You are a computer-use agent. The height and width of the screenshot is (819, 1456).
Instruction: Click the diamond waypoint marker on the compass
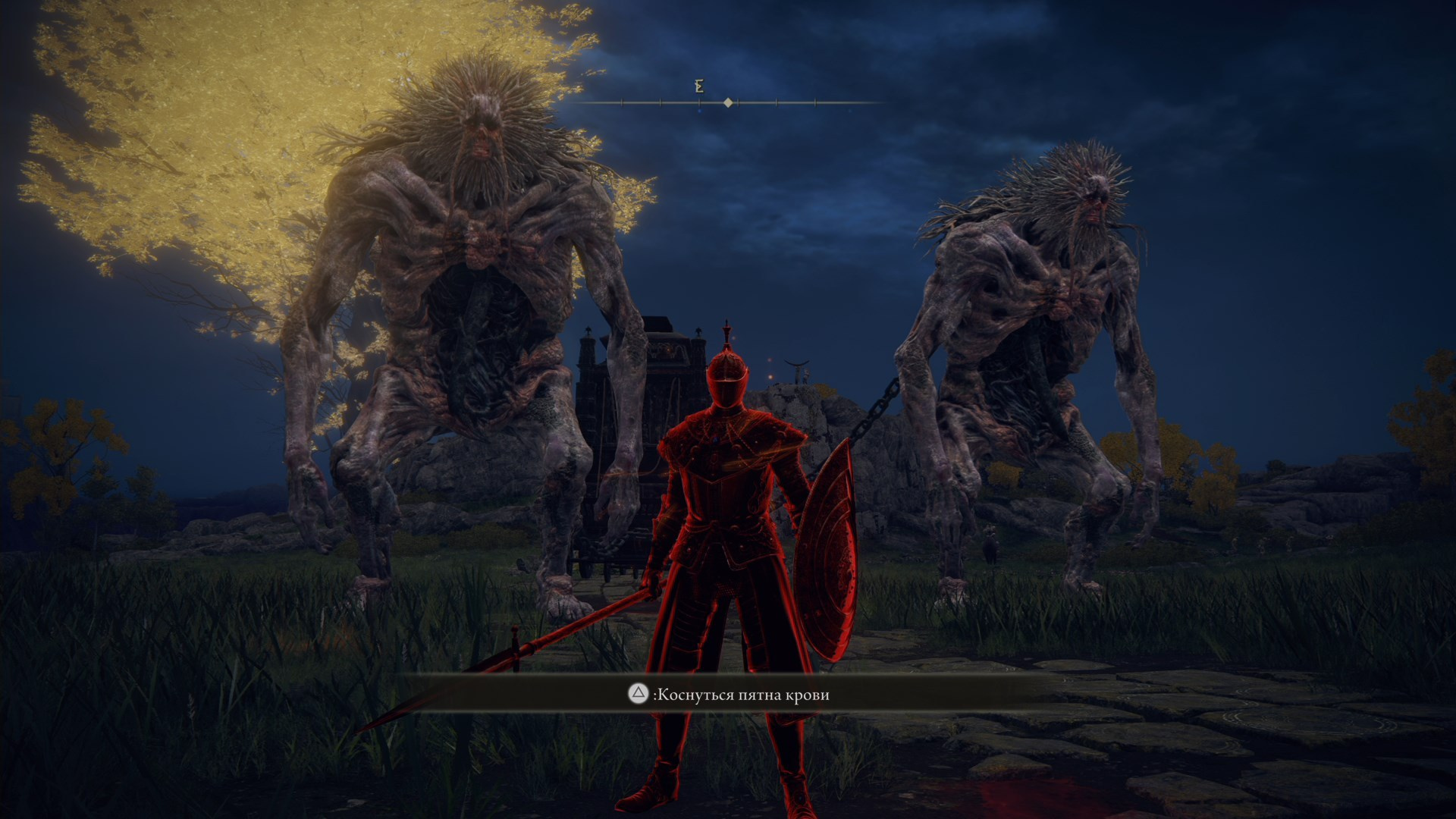[728, 102]
